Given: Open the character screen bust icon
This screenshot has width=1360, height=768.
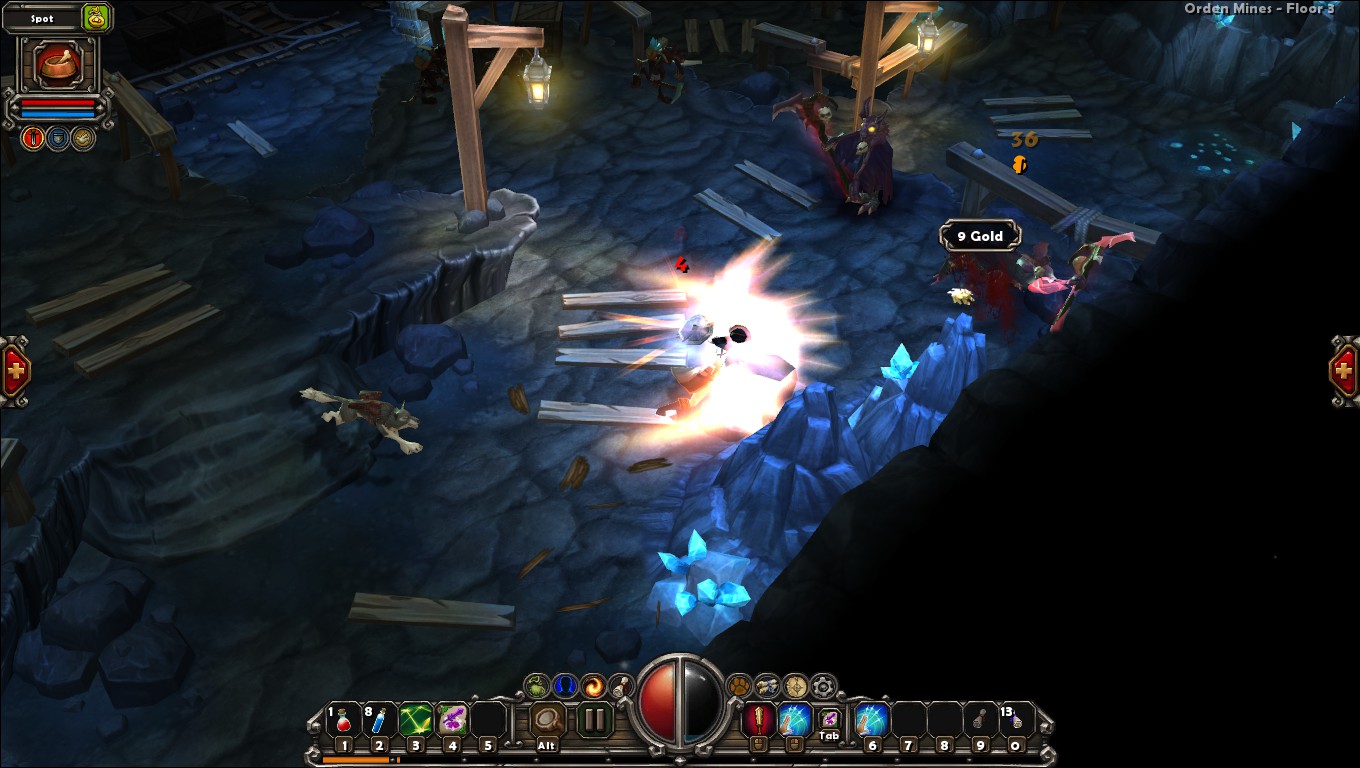Looking at the screenshot, I should click(564, 686).
